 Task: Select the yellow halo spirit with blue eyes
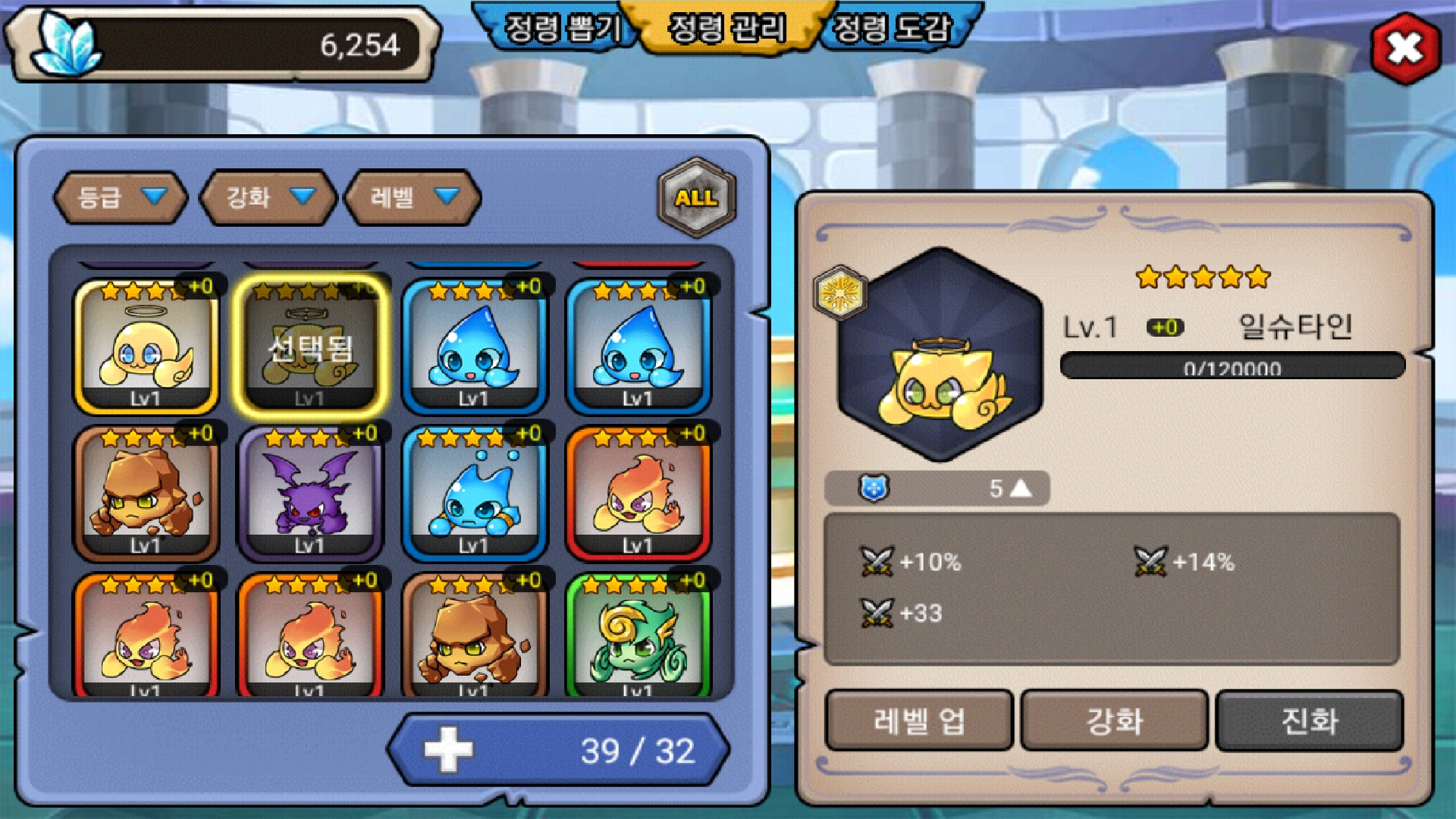tap(146, 347)
